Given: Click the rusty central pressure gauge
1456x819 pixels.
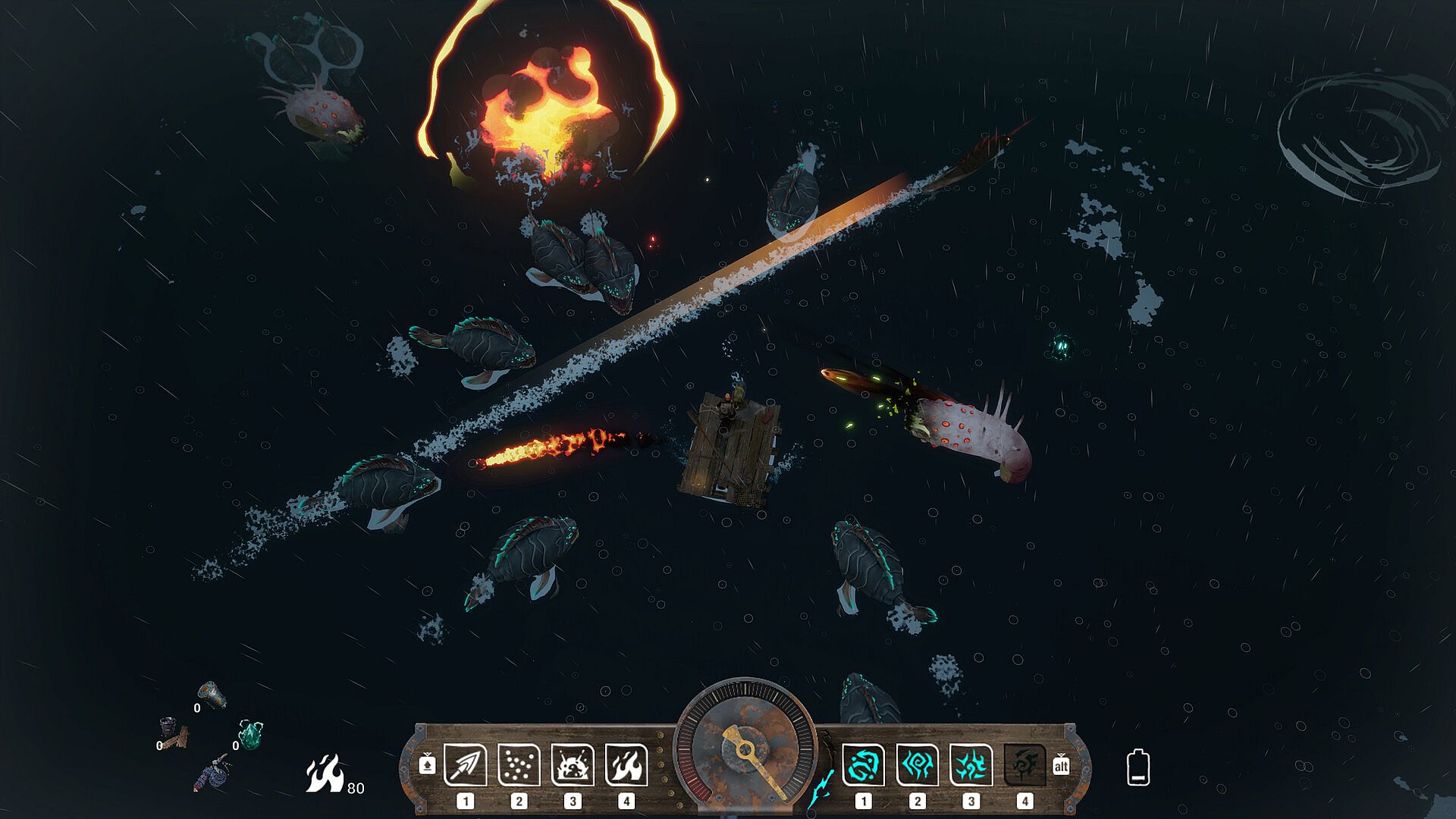Looking at the screenshot, I should (745, 748).
